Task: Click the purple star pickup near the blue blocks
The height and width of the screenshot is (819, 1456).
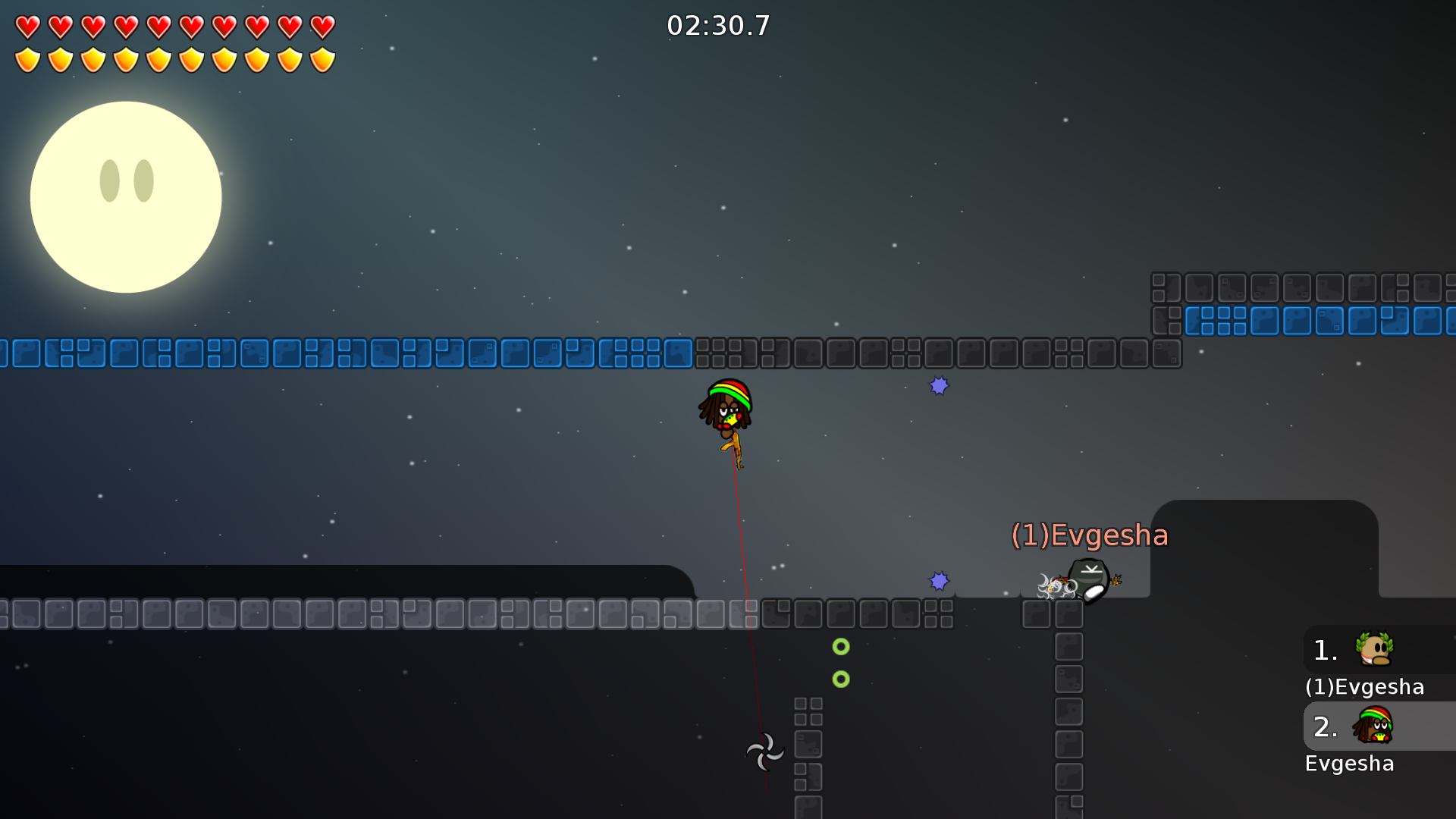Action: click(x=939, y=387)
